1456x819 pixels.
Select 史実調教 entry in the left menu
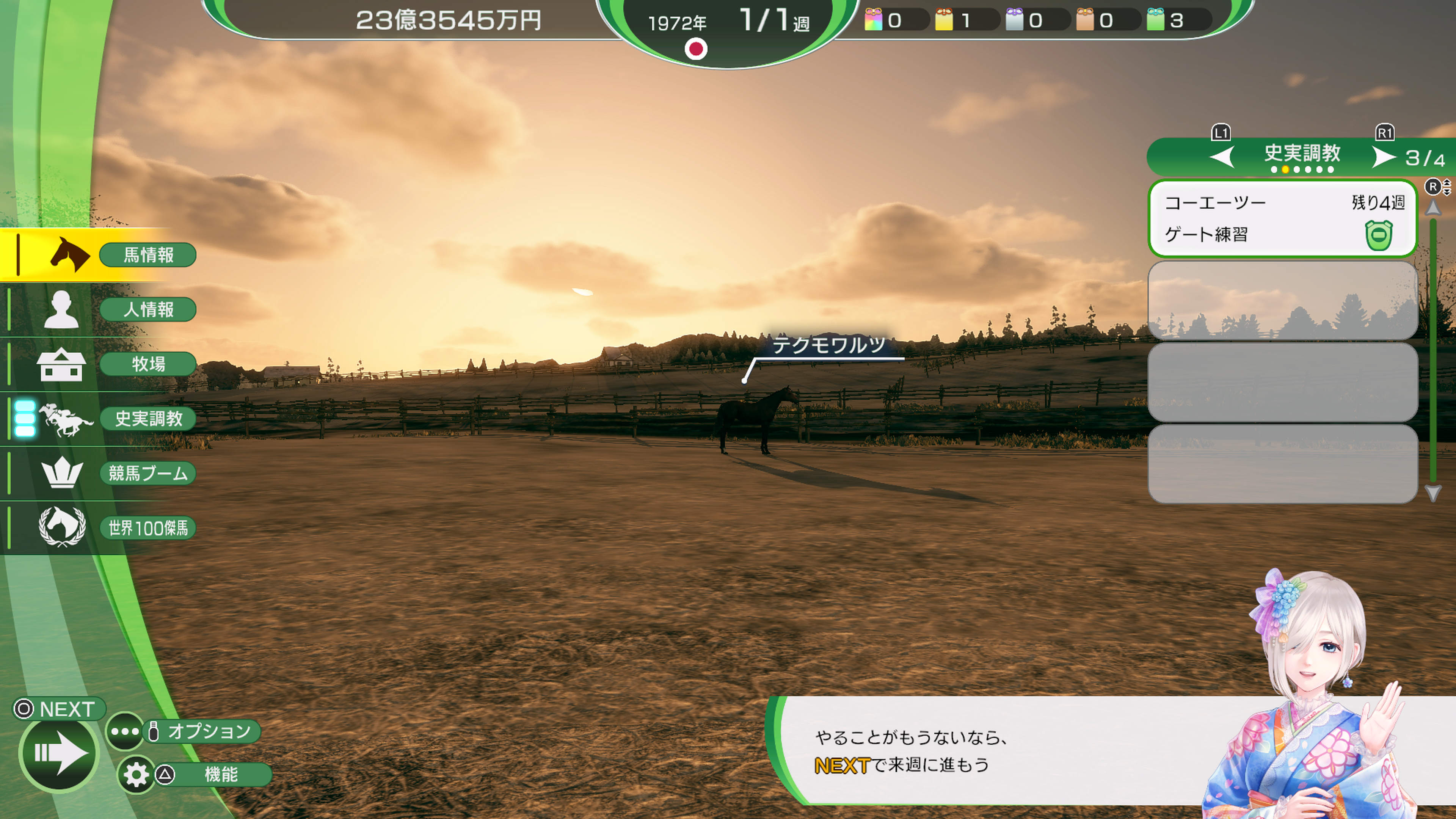click(x=148, y=419)
